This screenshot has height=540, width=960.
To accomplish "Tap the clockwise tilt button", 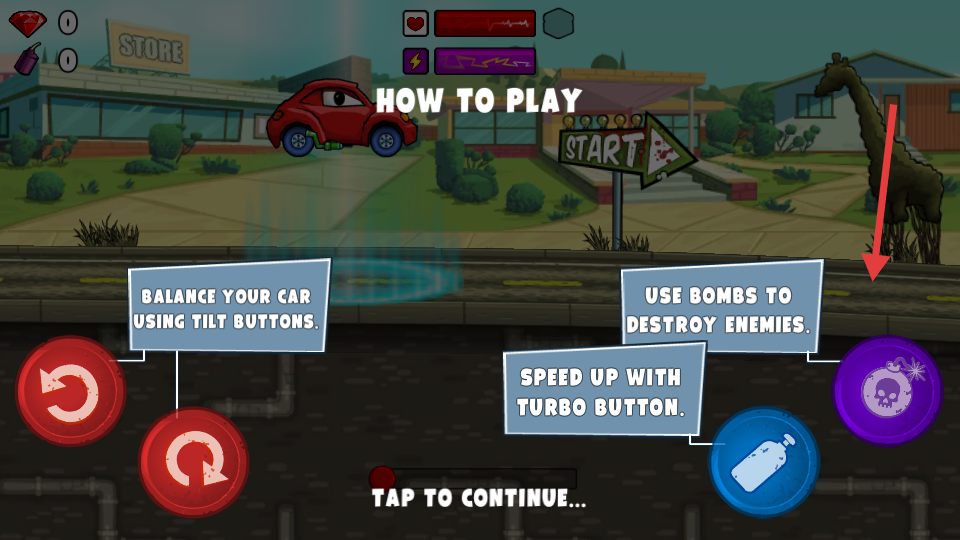I will (193, 461).
